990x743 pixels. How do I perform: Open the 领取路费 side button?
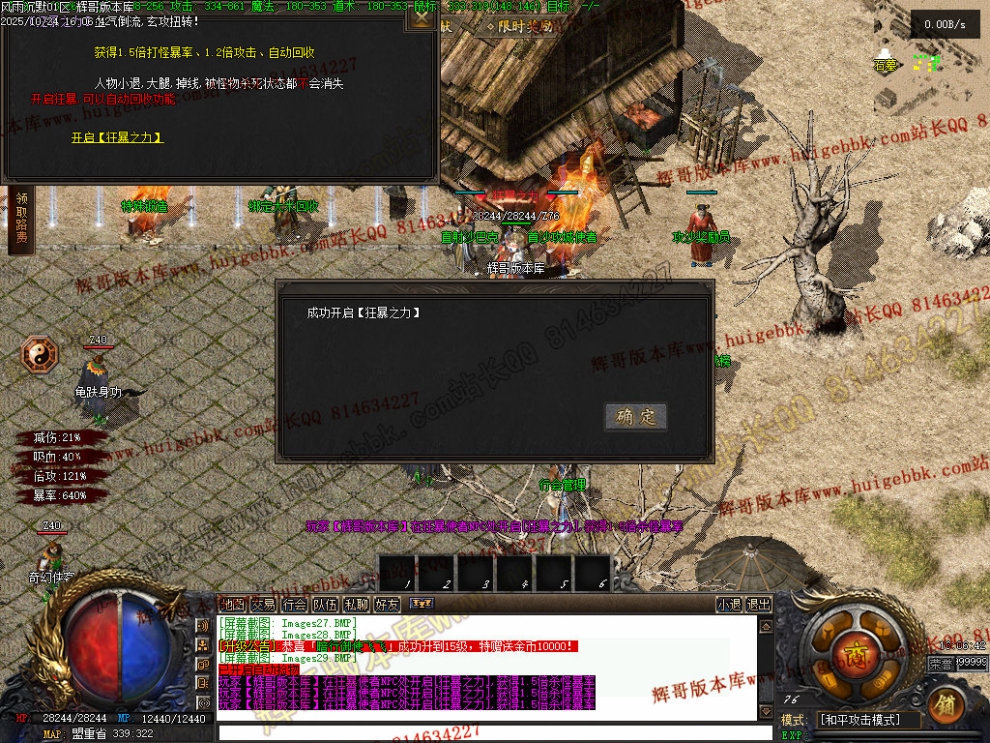[x=21, y=219]
